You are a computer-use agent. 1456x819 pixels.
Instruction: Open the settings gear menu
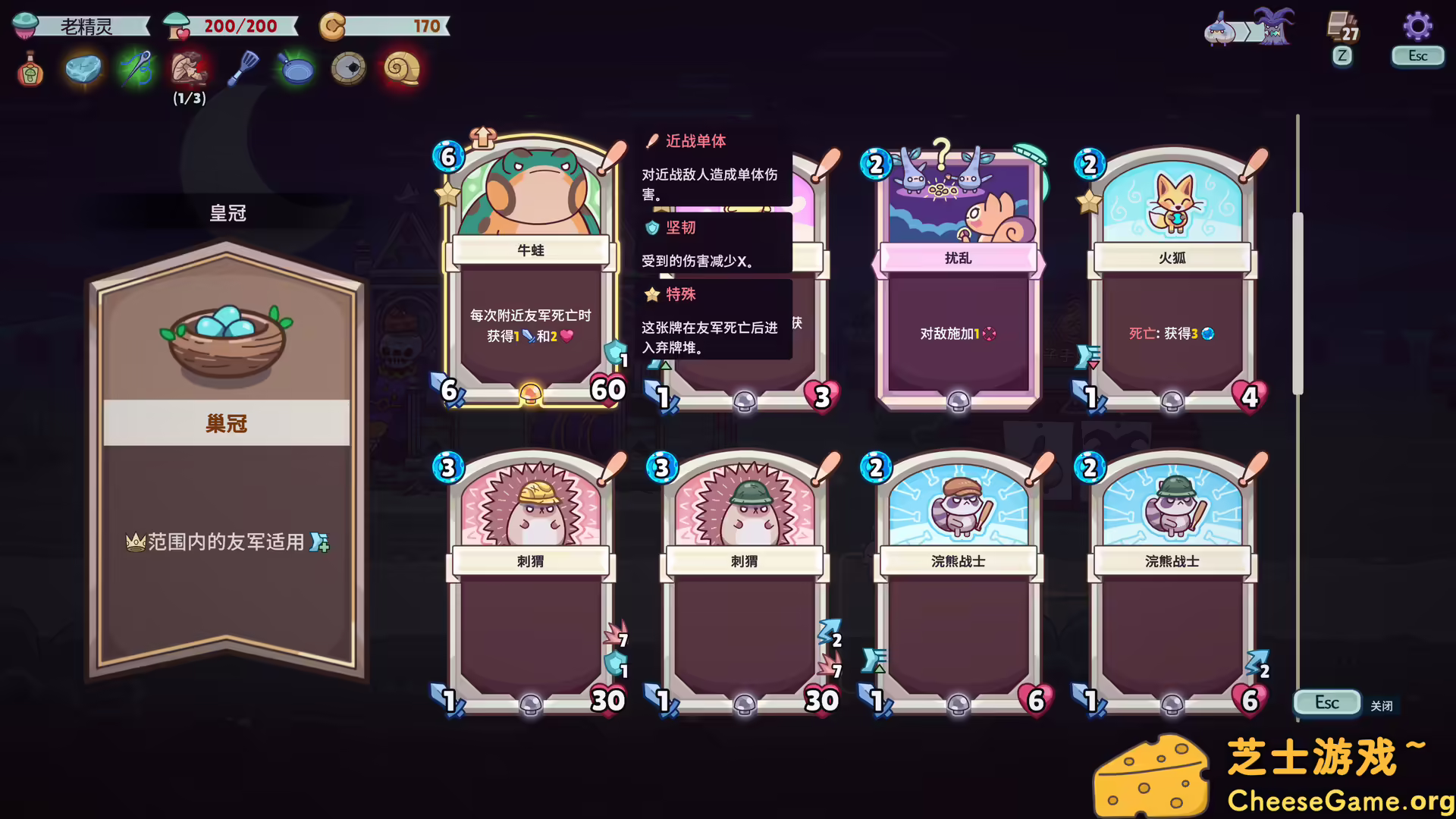pos(1417,24)
